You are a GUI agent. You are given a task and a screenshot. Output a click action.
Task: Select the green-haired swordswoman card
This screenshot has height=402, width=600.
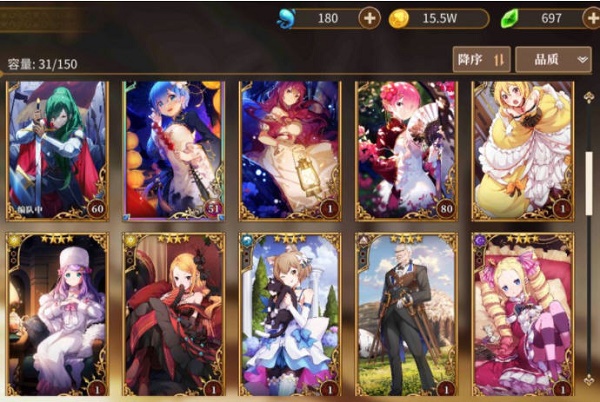57,150
